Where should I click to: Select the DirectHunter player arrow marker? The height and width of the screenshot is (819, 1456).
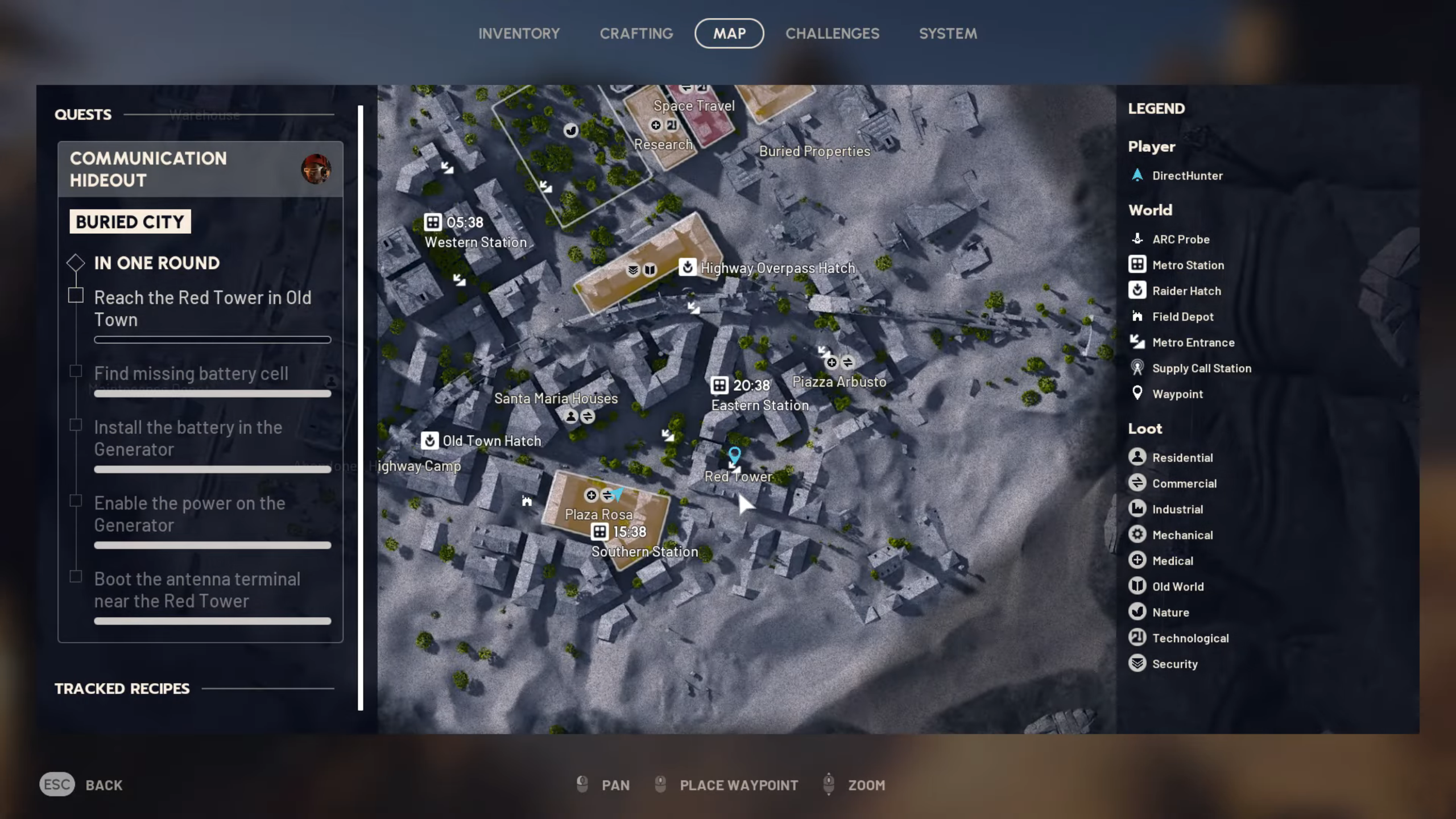(617, 495)
